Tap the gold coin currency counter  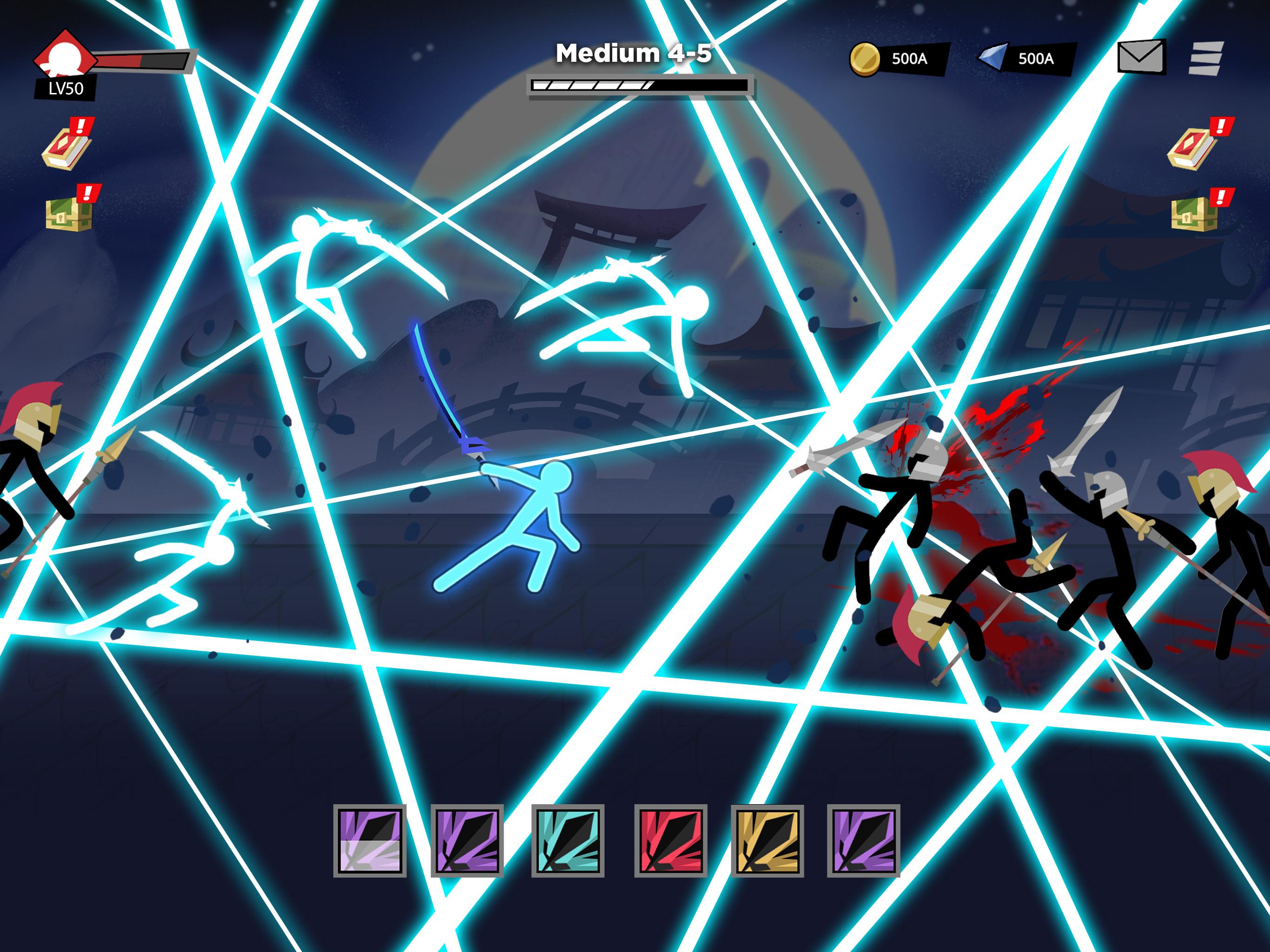pos(898,59)
